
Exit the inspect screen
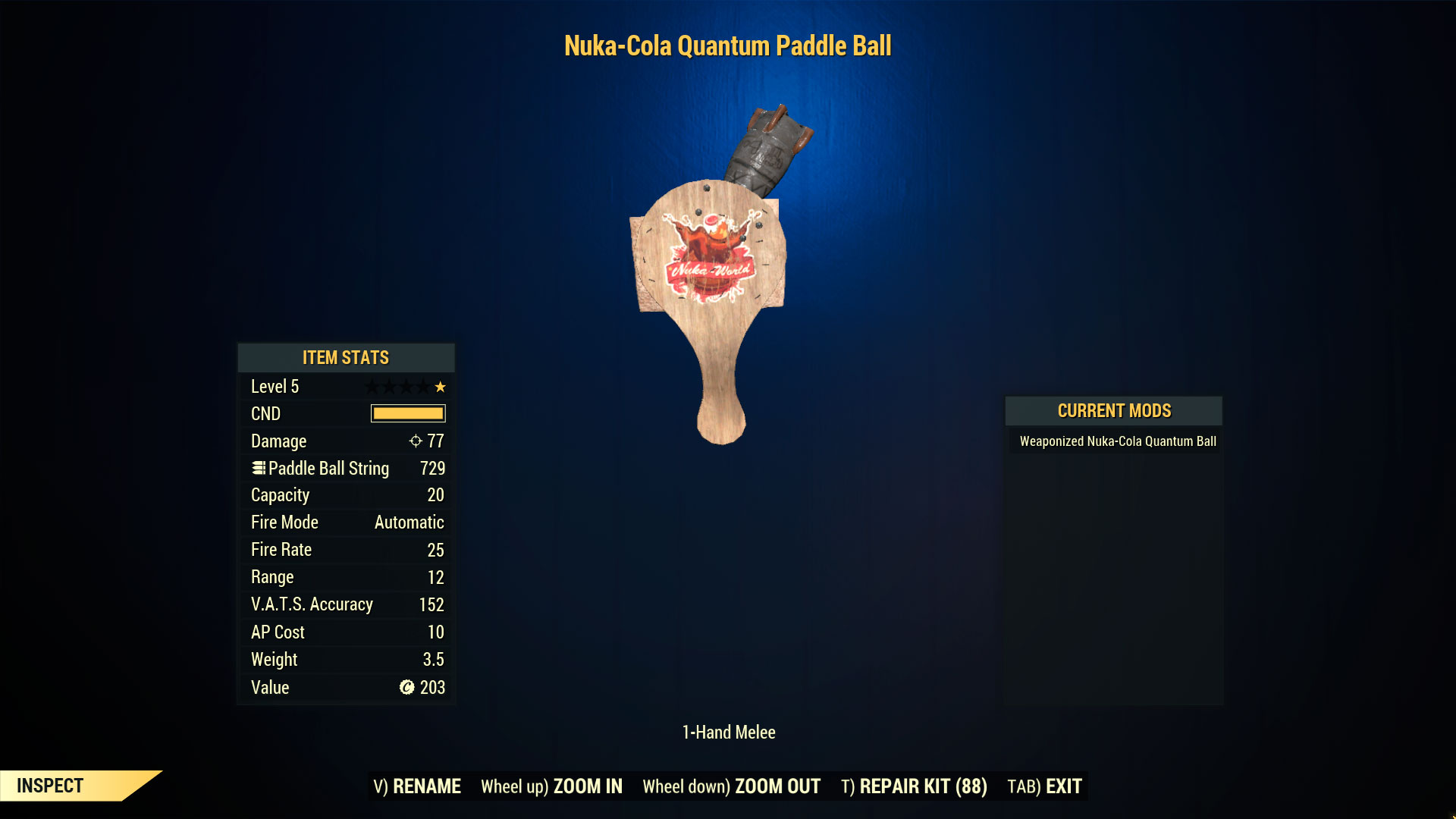[1044, 786]
